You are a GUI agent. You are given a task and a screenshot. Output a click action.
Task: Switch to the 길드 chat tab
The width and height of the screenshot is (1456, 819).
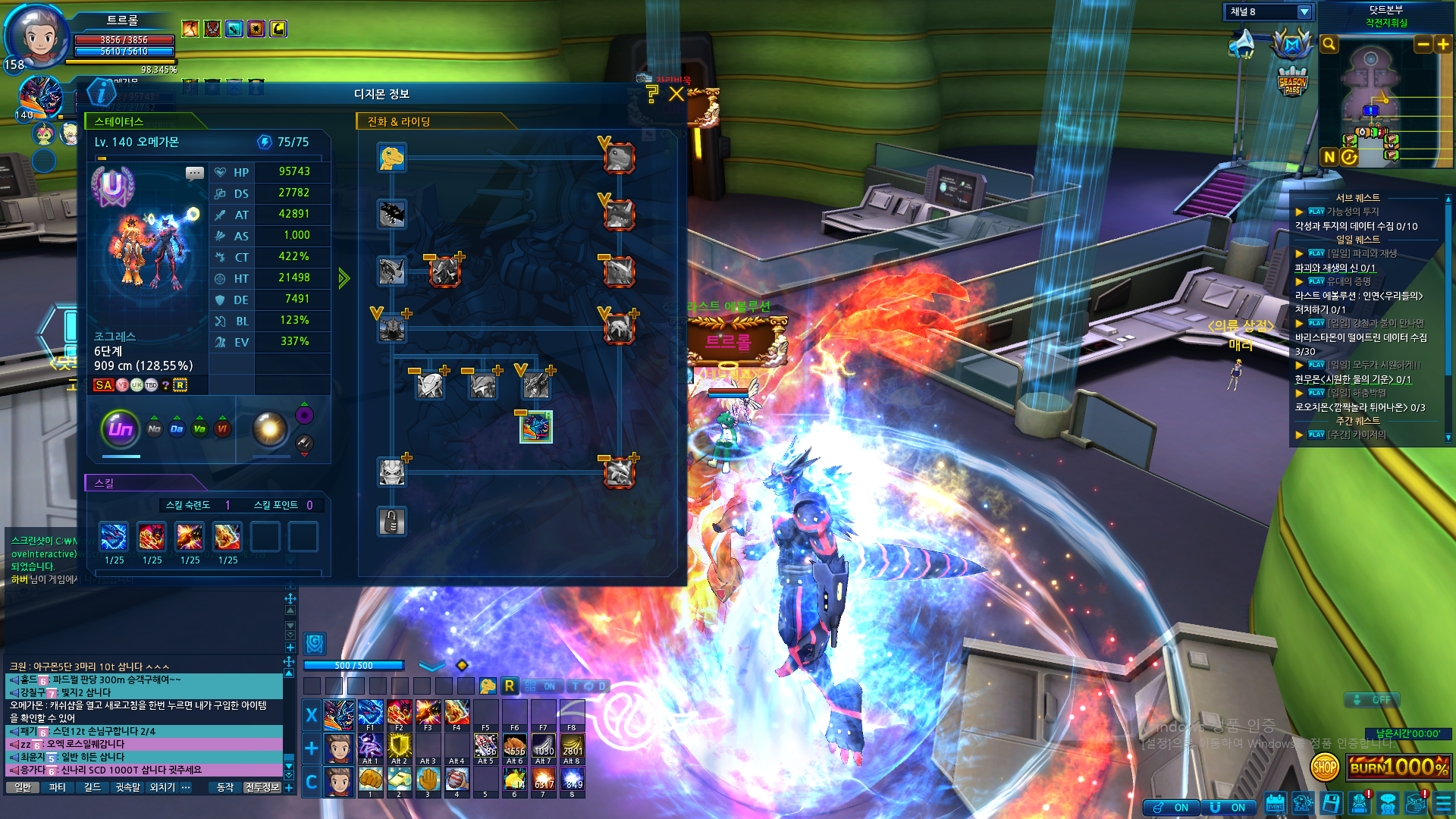click(x=93, y=788)
